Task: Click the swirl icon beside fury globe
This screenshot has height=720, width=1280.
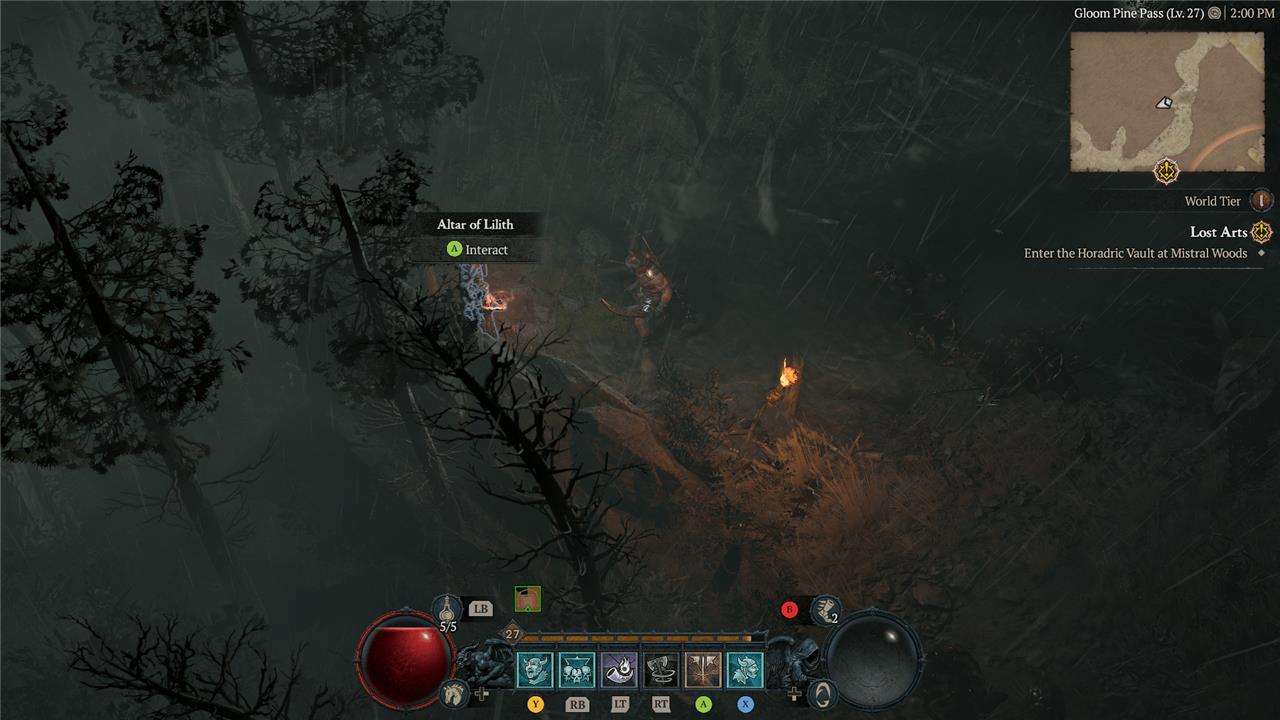Action: [x=822, y=692]
